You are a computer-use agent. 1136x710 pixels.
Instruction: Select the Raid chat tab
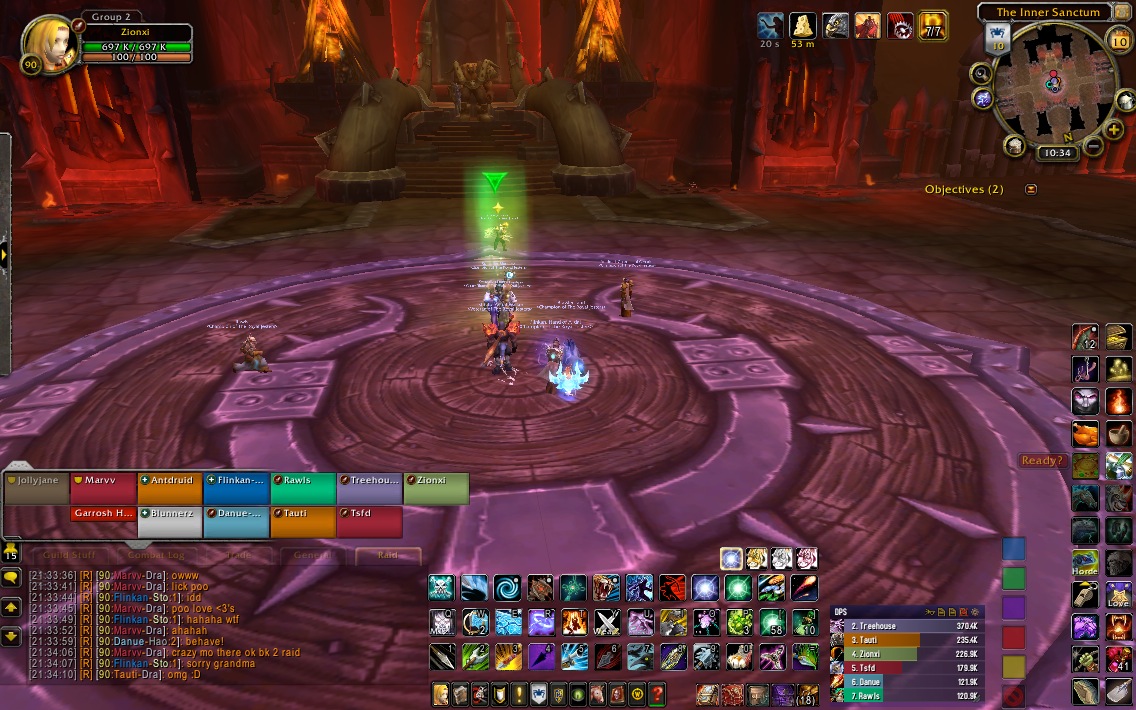[388, 555]
